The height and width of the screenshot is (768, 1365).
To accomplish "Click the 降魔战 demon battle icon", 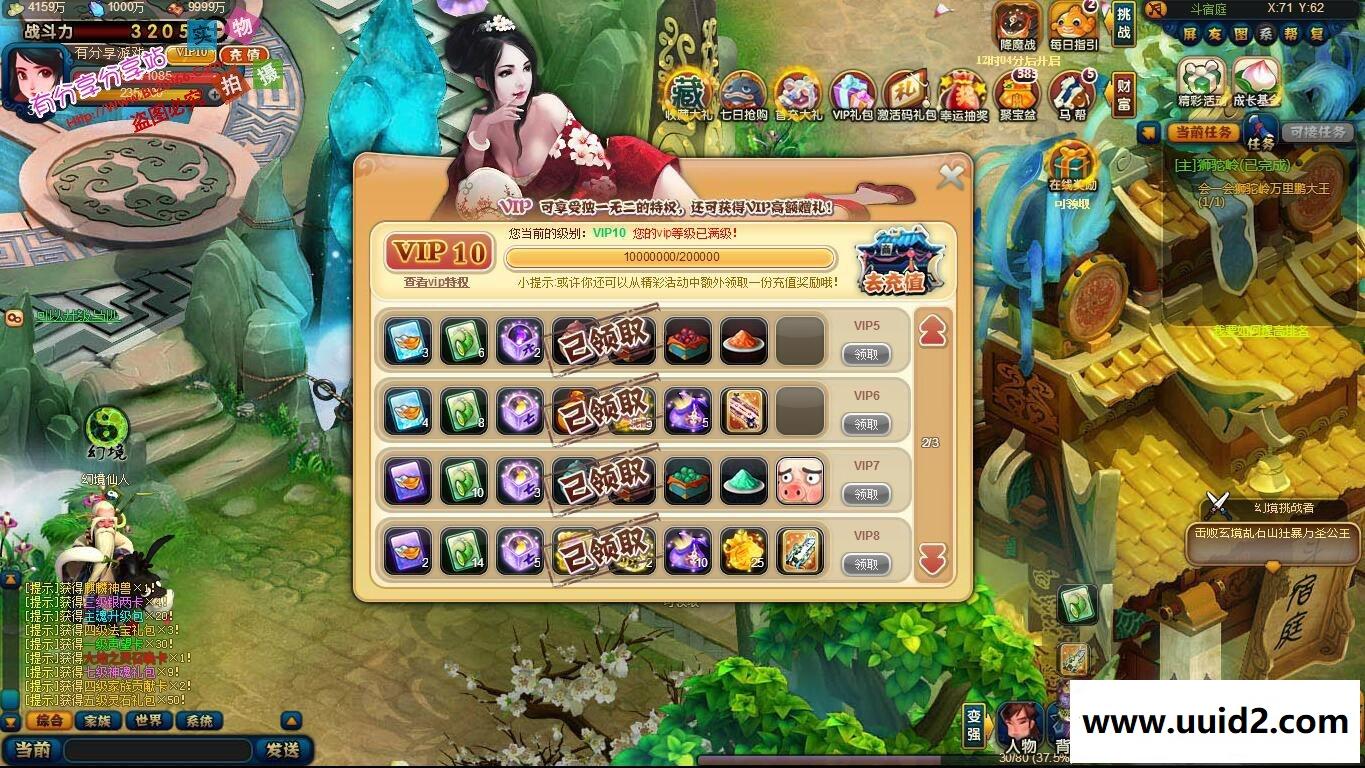I will pyautogui.click(x=1016, y=22).
